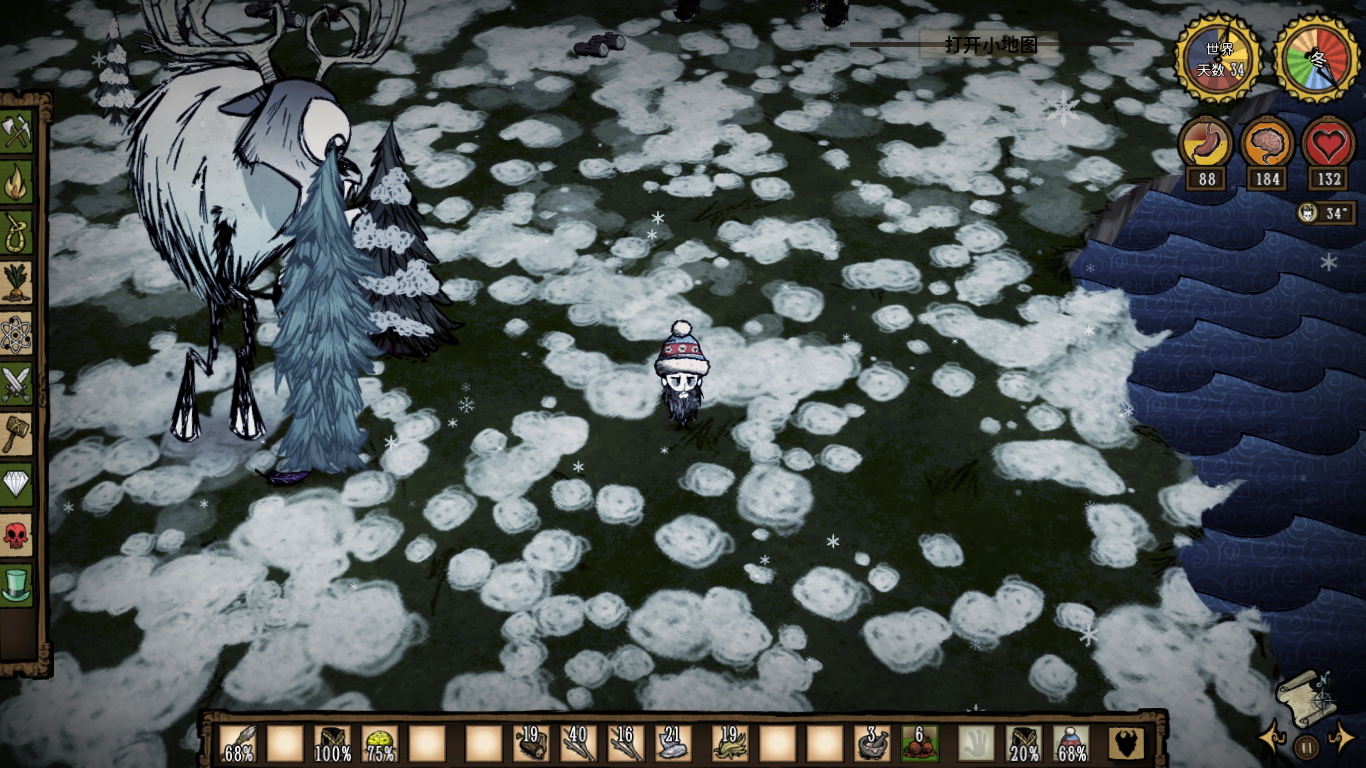Pick the yellow hat at 75% in inventory
This screenshot has width=1366, height=768.
point(380,743)
